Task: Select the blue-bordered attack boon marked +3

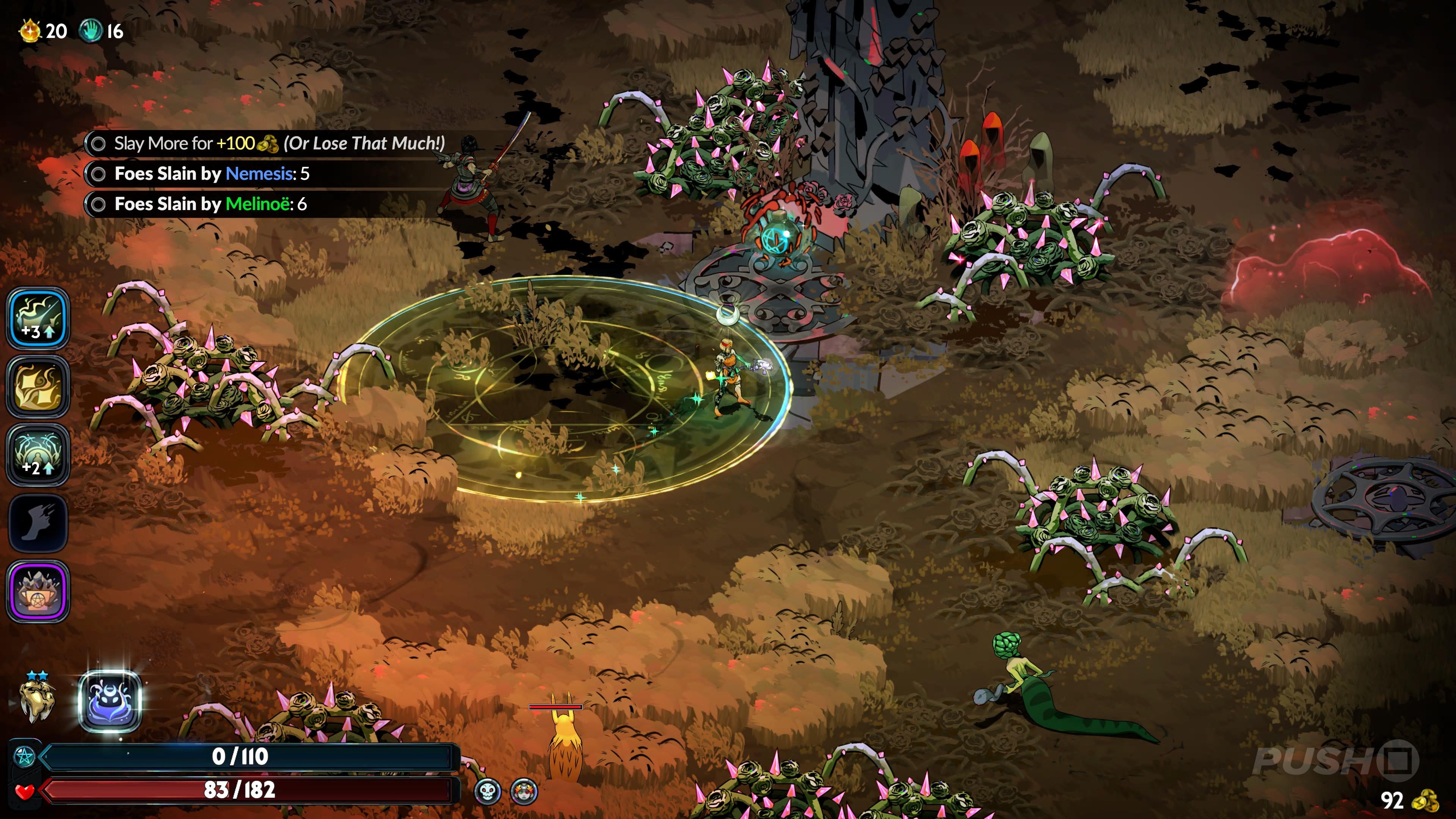Action: [x=38, y=318]
